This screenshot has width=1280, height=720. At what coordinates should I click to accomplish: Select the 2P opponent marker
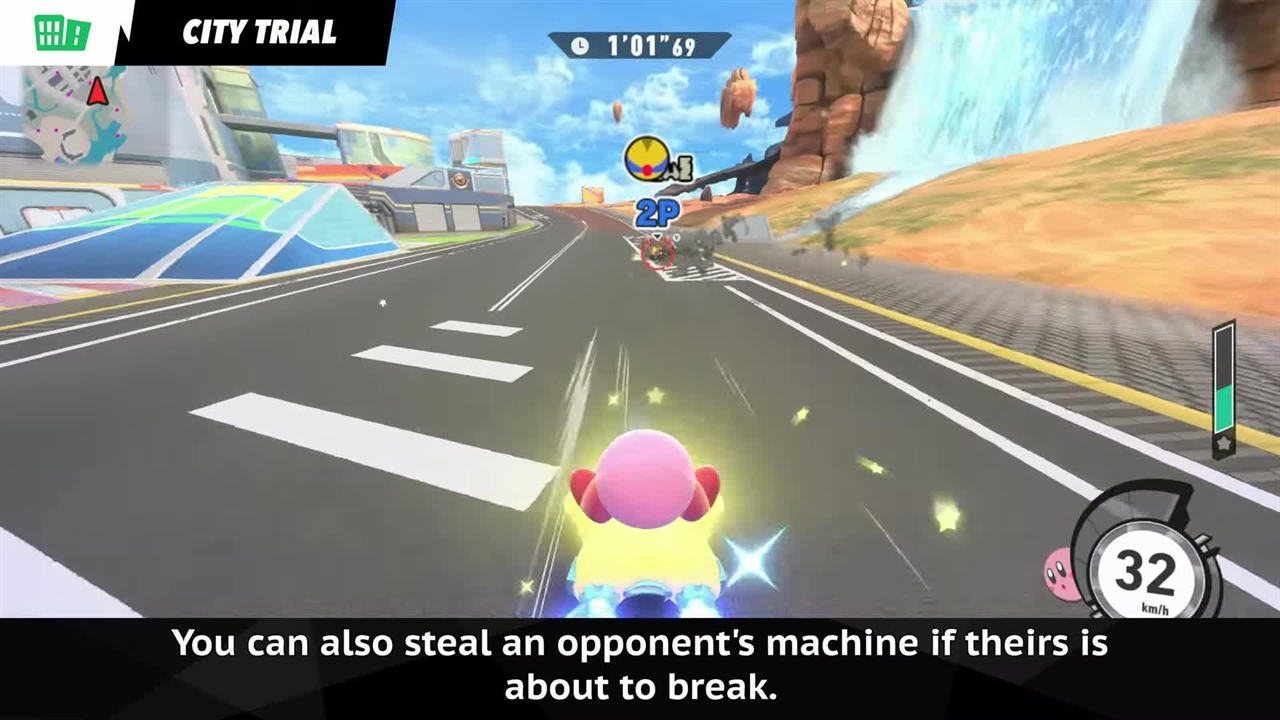[x=657, y=212]
